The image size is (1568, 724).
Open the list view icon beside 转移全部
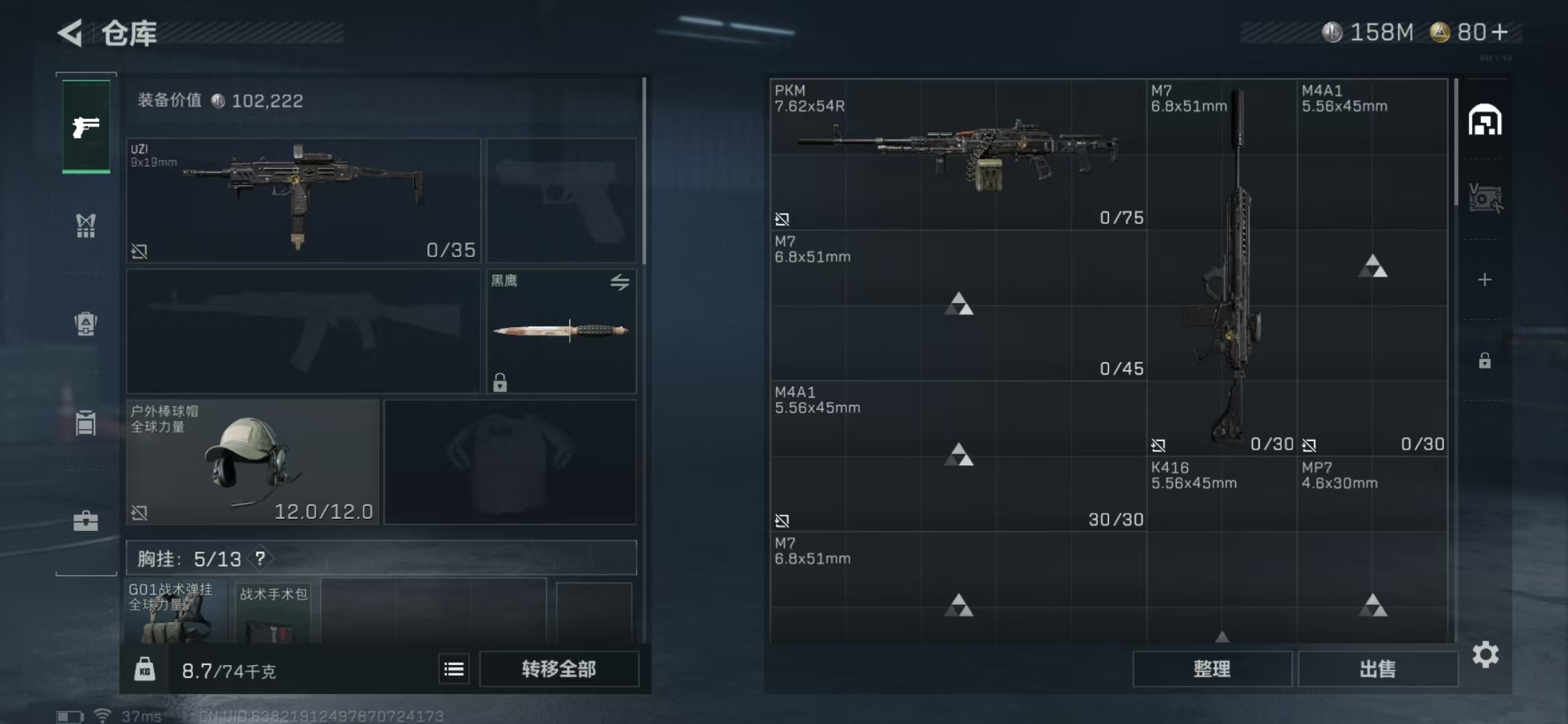pyautogui.click(x=454, y=669)
